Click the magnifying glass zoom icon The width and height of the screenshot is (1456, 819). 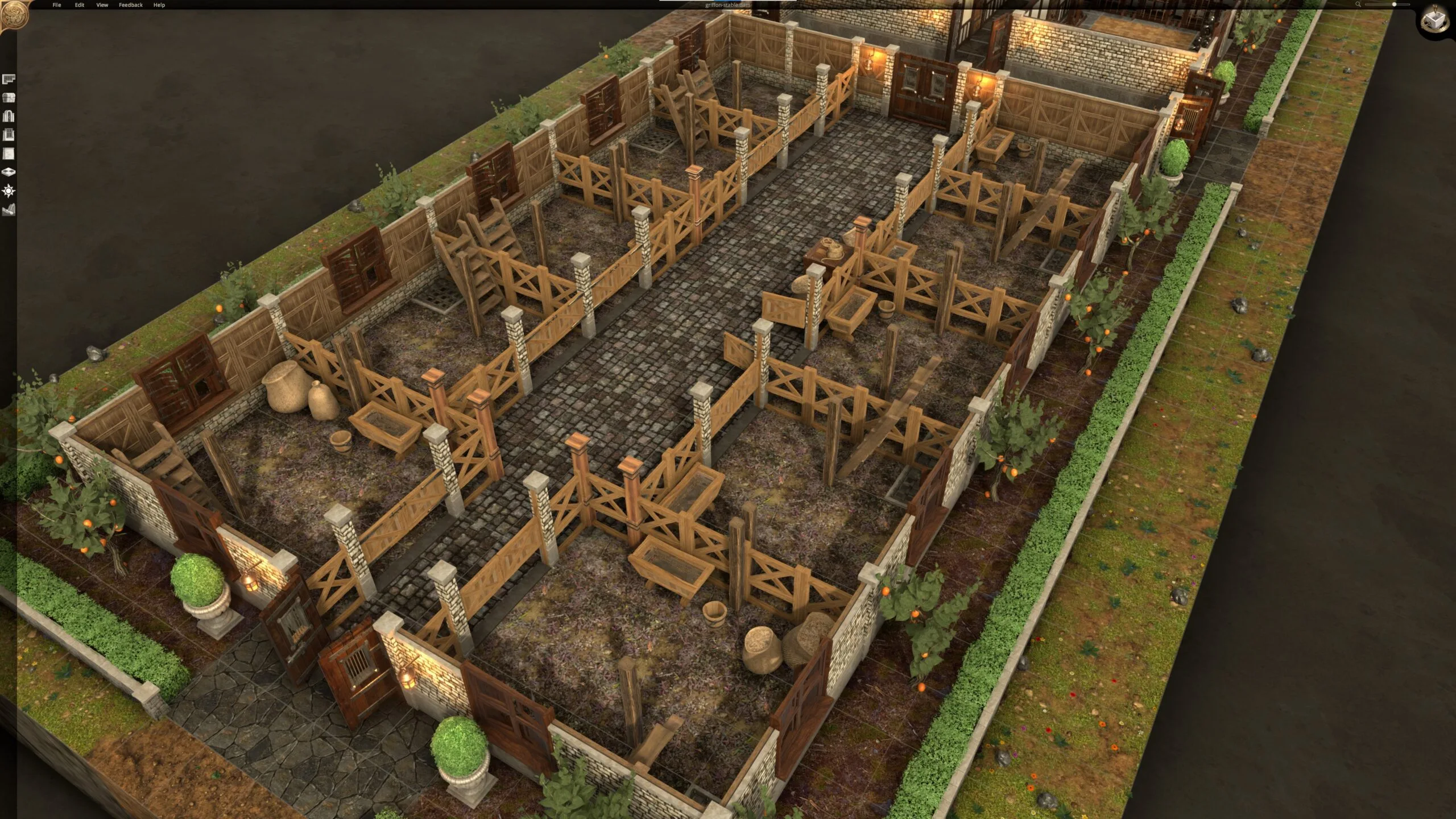coord(1358,5)
